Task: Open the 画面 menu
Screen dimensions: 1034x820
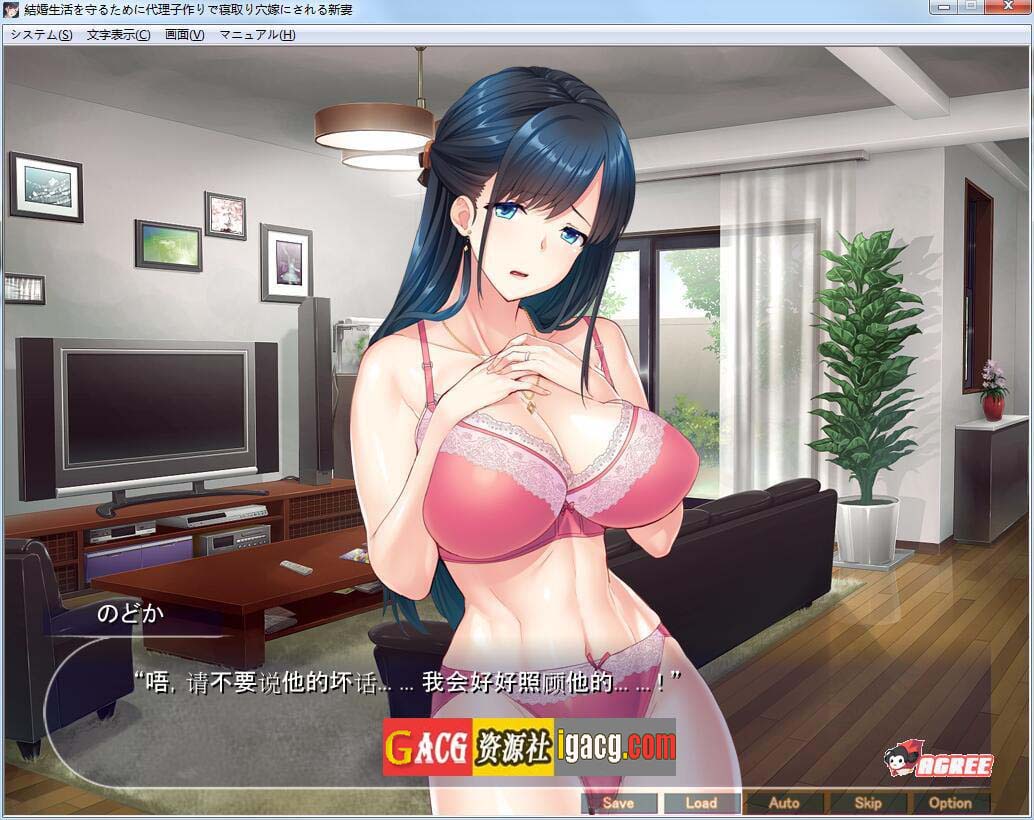Action: coord(184,35)
